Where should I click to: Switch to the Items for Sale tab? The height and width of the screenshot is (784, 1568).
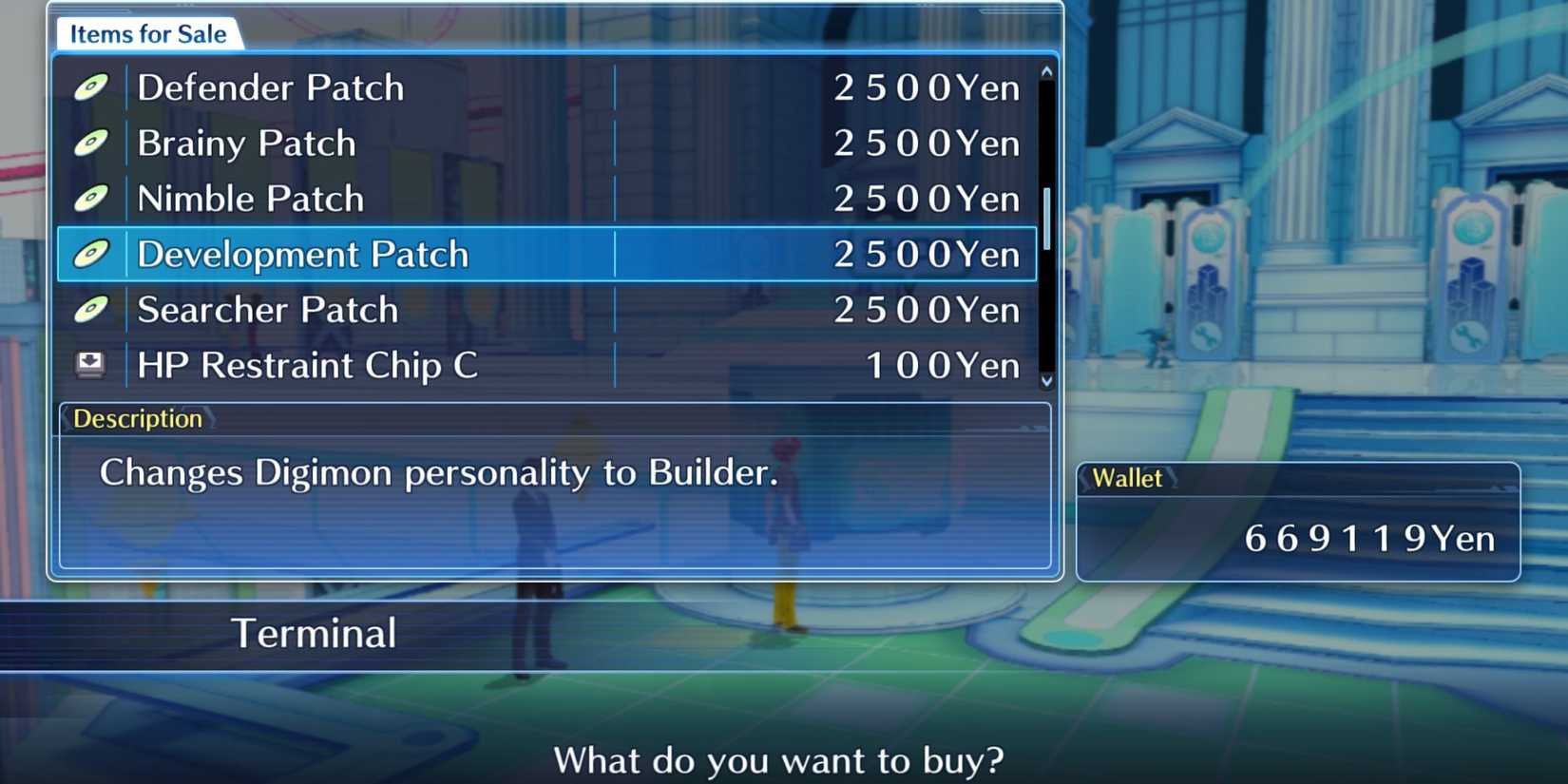[147, 33]
